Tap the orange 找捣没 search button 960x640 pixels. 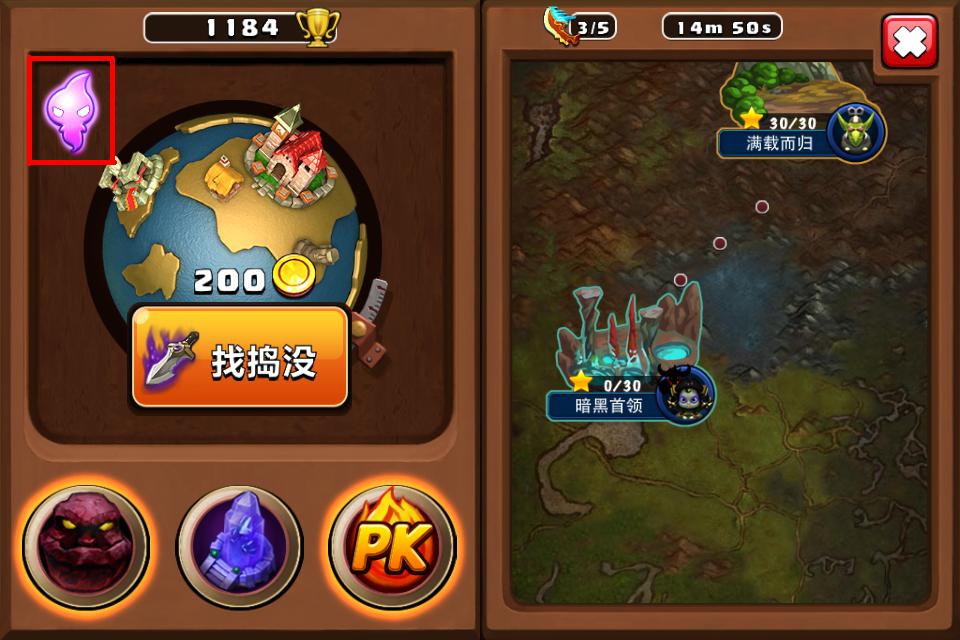240,358
